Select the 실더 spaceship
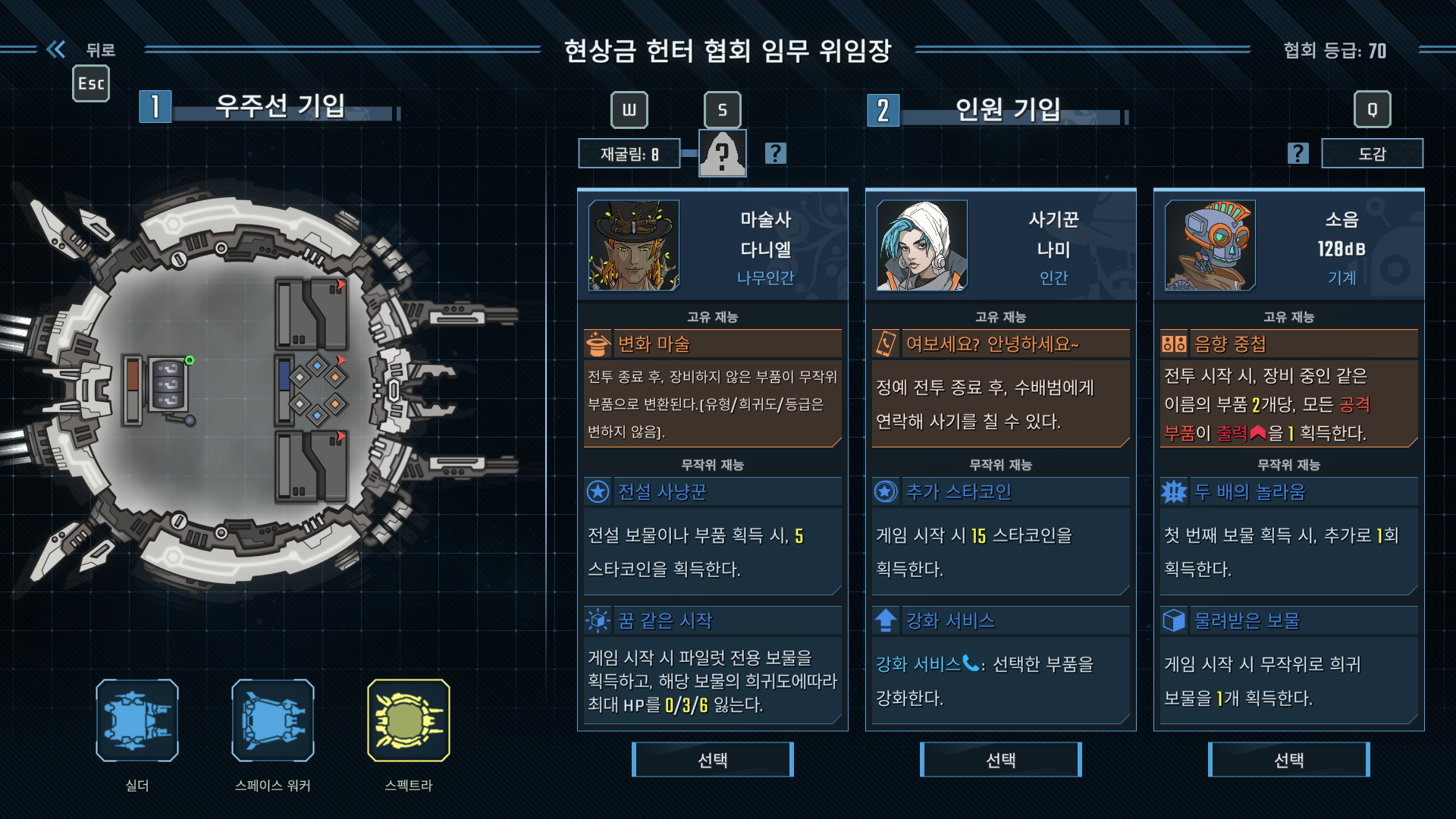The width and height of the screenshot is (1456, 819). pos(137,720)
